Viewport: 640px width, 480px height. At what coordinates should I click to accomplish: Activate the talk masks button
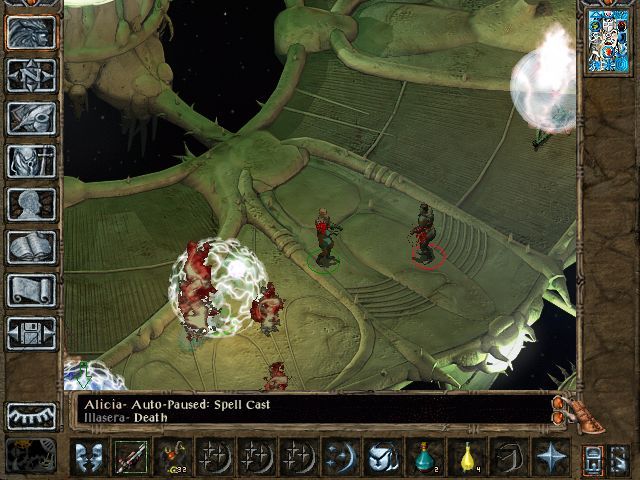(x=89, y=458)
